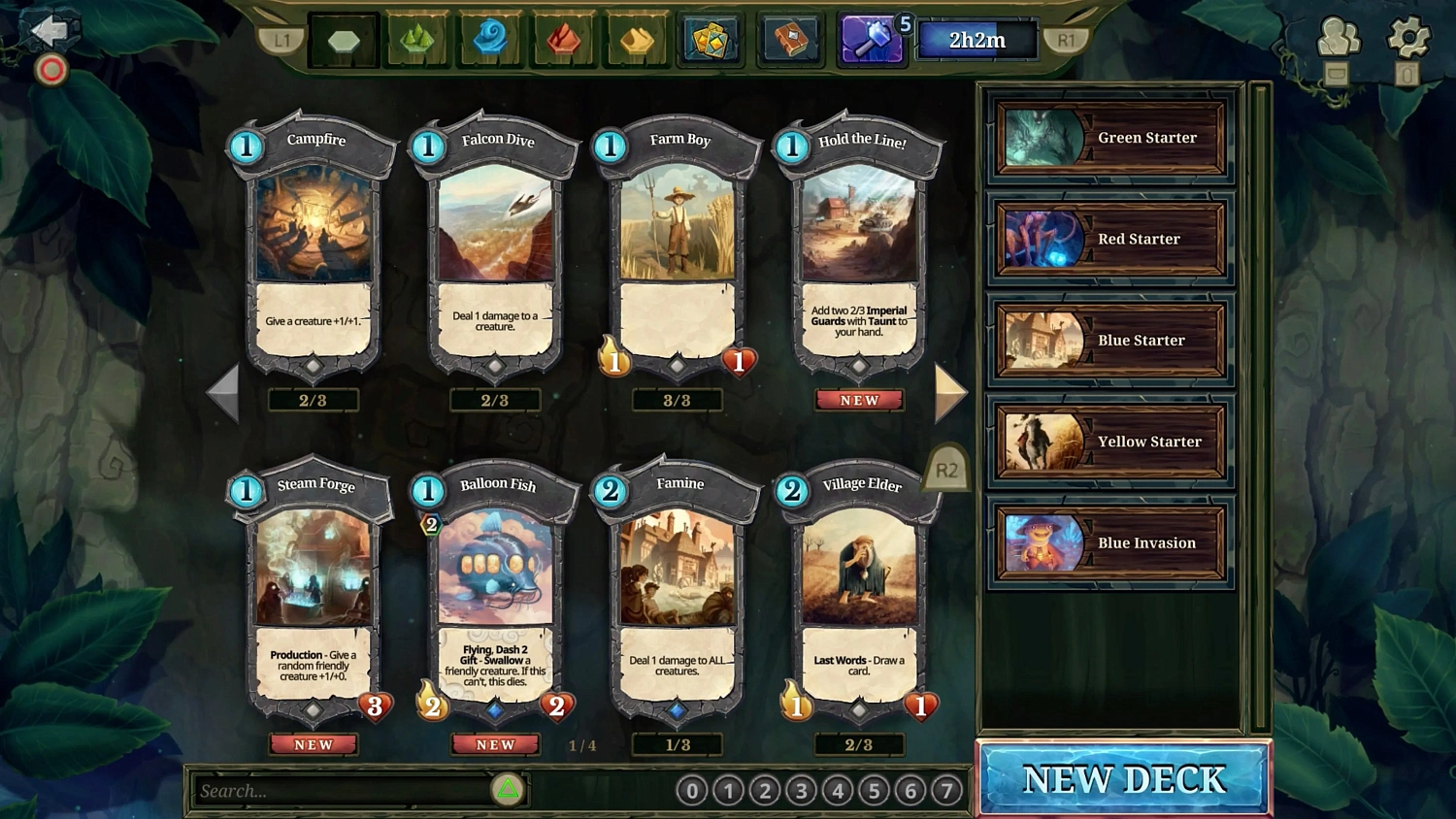Image resolution: width=1456 pixels, height=819 pixels.
Task: Open the settings gear in the top right
Action: (1408, 36)
